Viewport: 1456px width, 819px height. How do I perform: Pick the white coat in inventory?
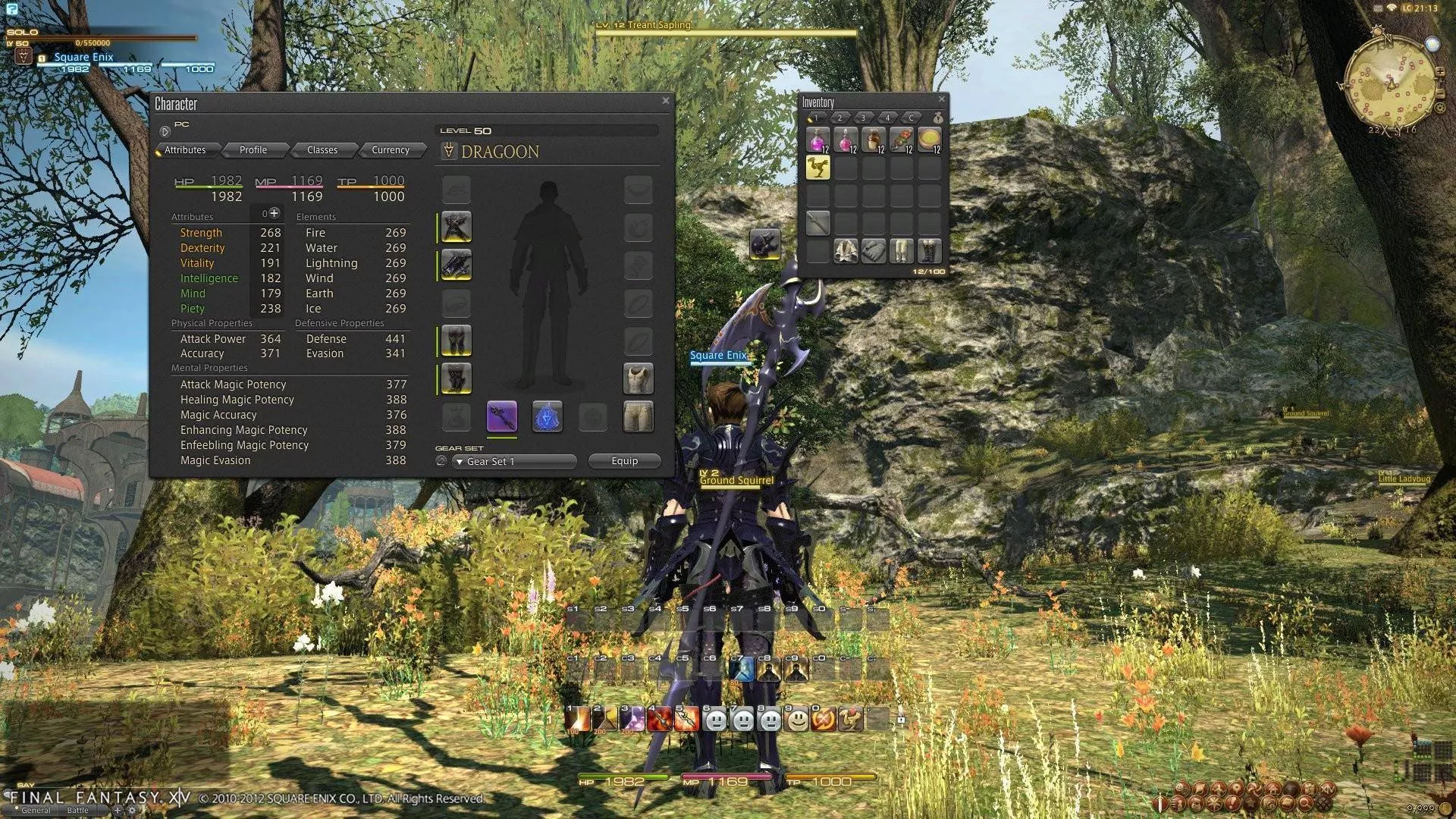[846, 250]
